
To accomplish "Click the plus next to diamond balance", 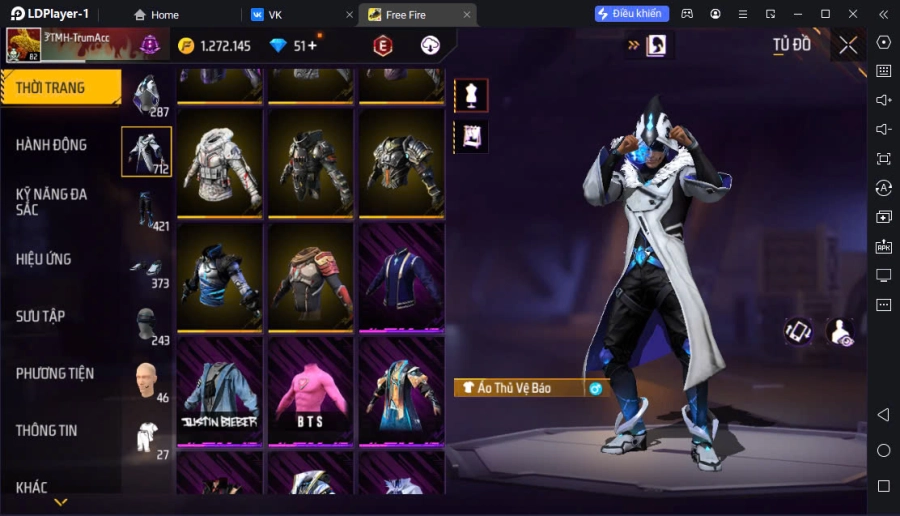I will coord(312,46).
